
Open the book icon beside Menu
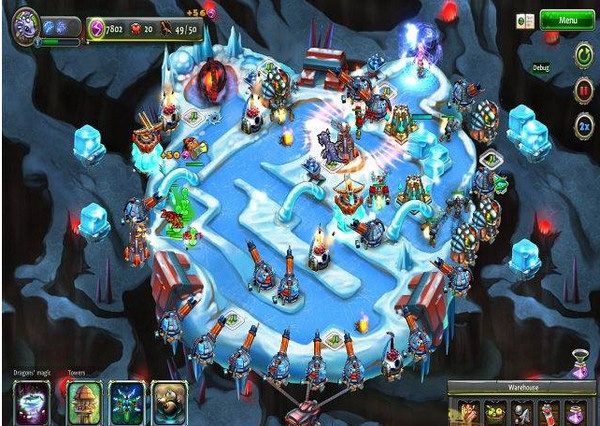tap(521, 20)
